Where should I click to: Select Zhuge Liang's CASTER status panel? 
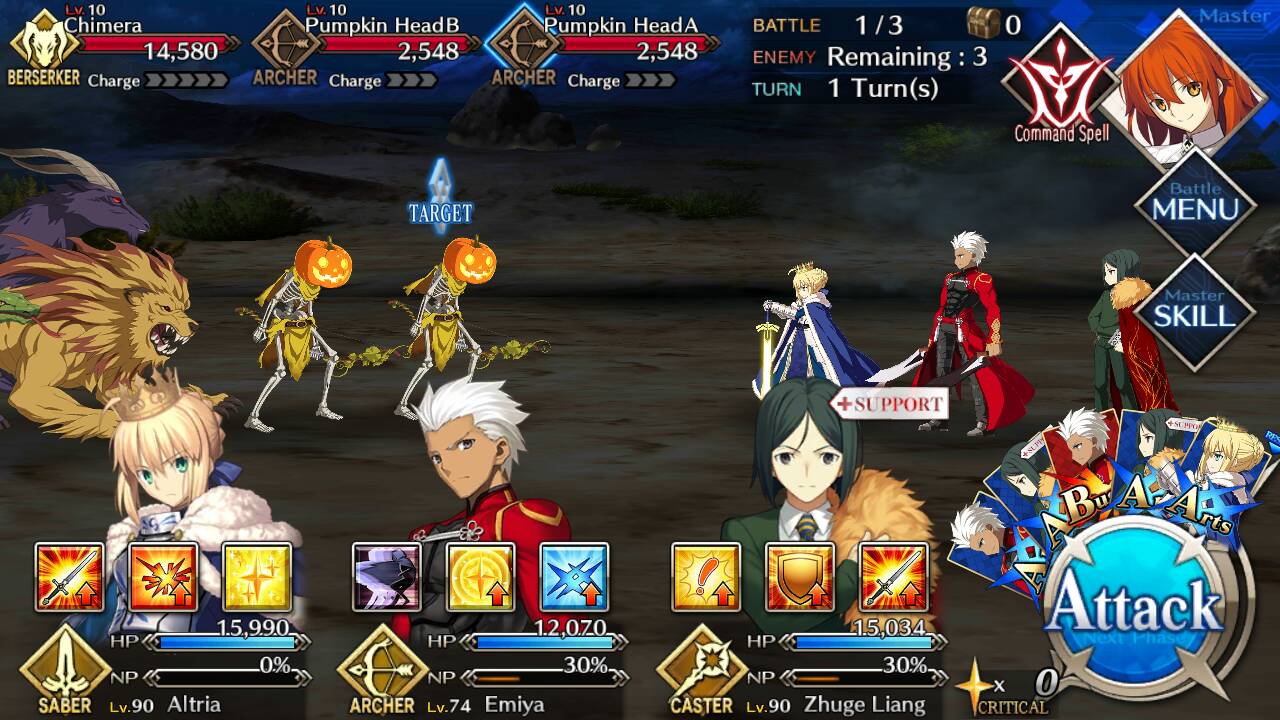coord(800,670)
